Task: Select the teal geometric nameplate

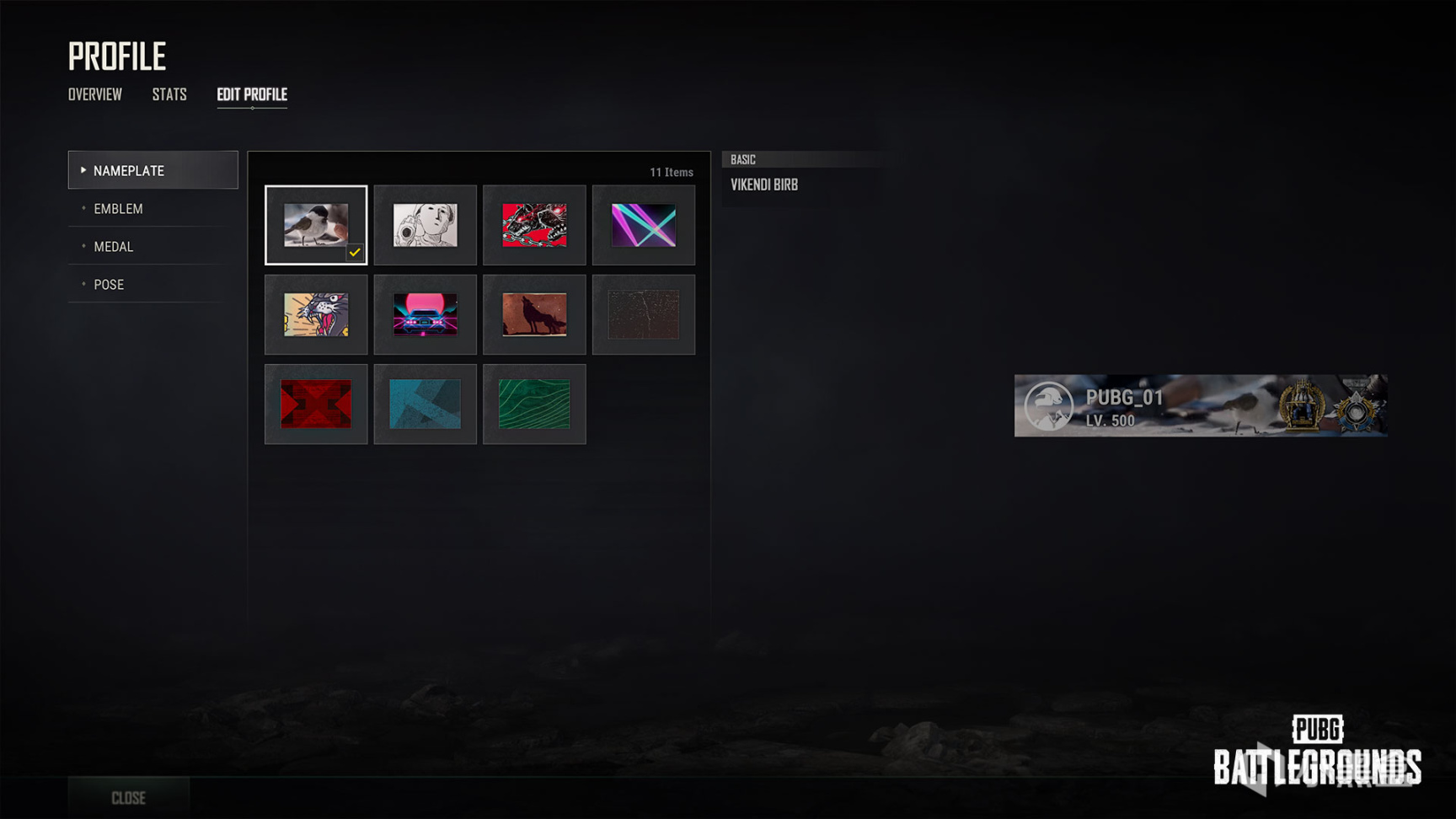Action: coord(426,404)
